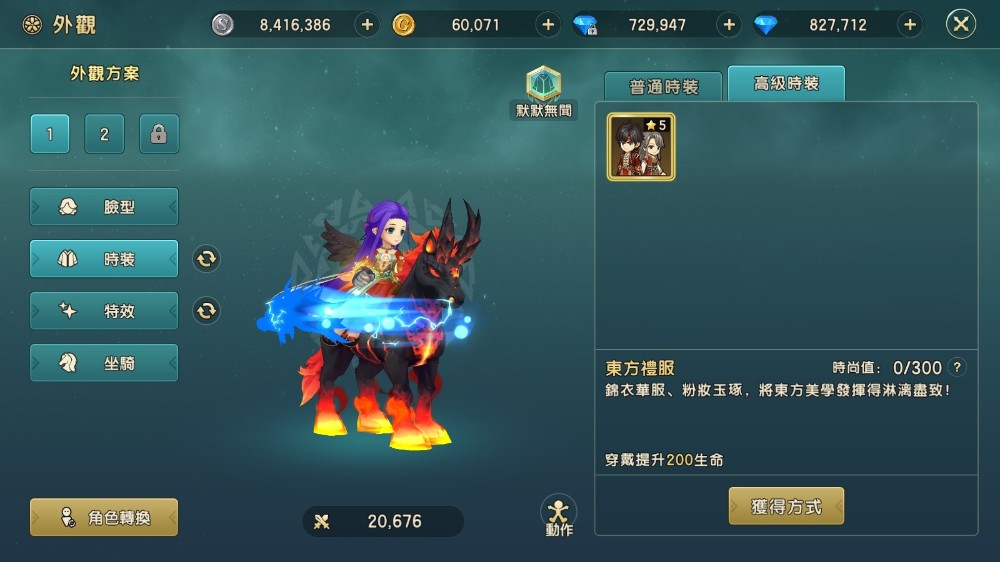The image size is (1000, 562).
Task: Switch to the 普通時裝 tab
Action: pos(663,87)
